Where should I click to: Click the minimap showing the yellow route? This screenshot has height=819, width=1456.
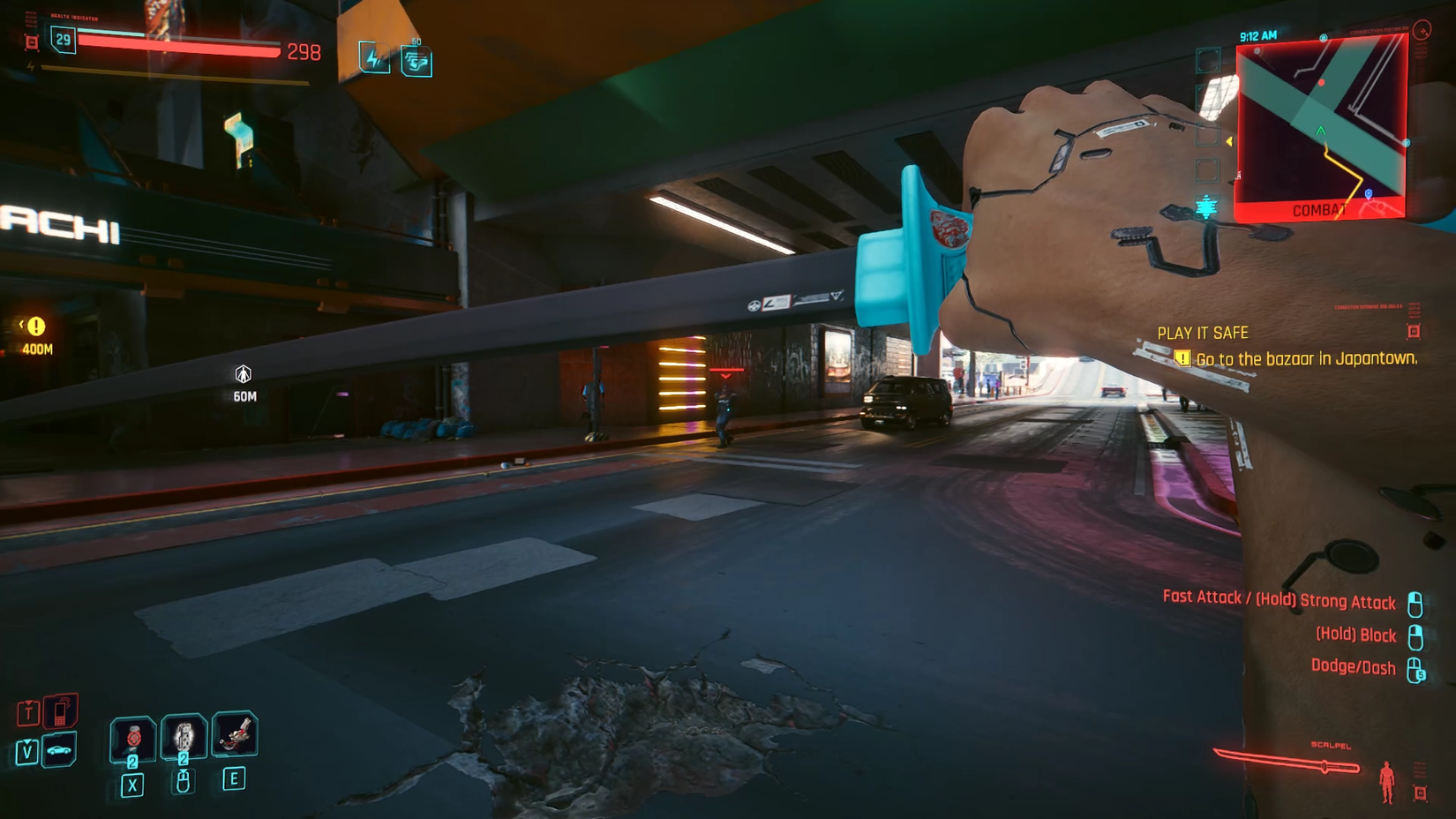tap(1321, 118)
